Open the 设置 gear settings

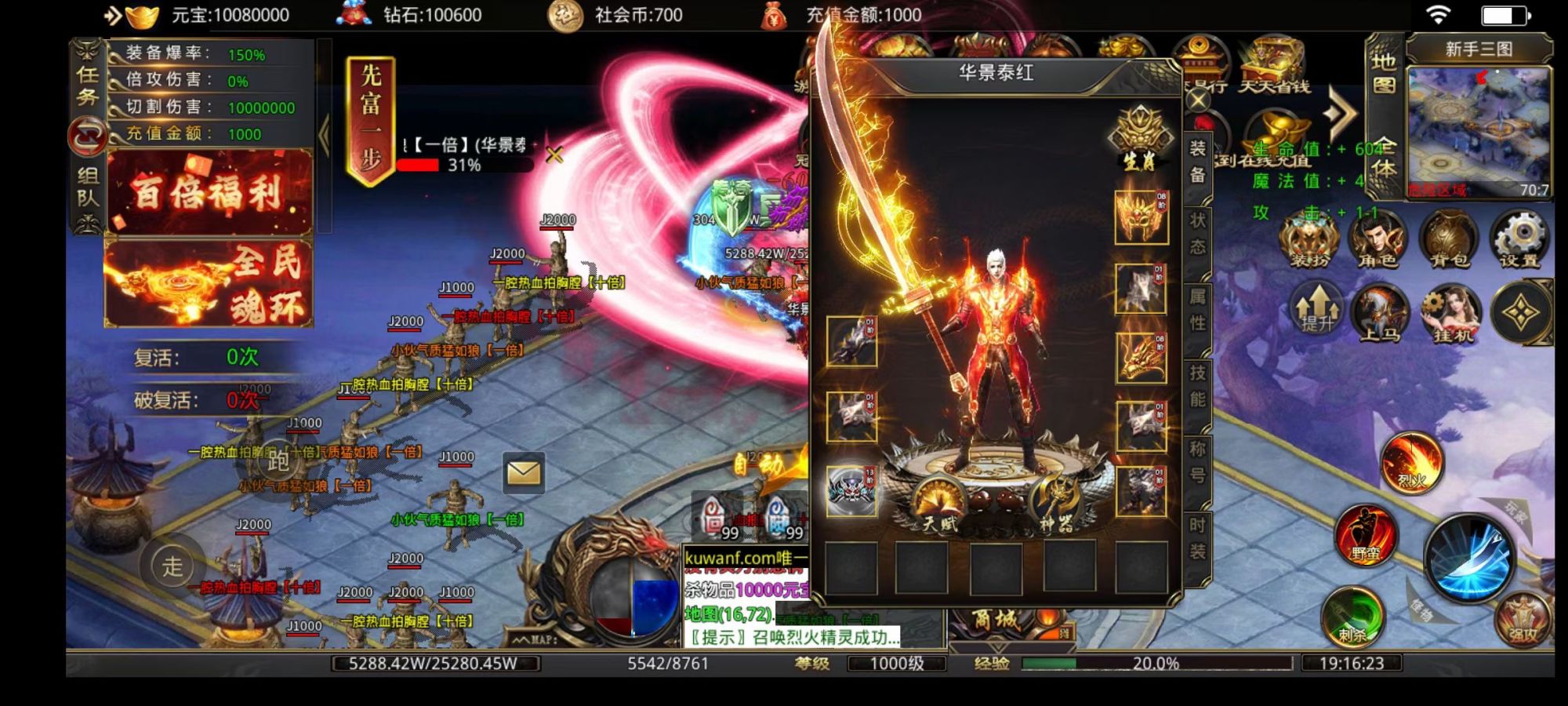pyautogui.click(x=1519, y=239)
